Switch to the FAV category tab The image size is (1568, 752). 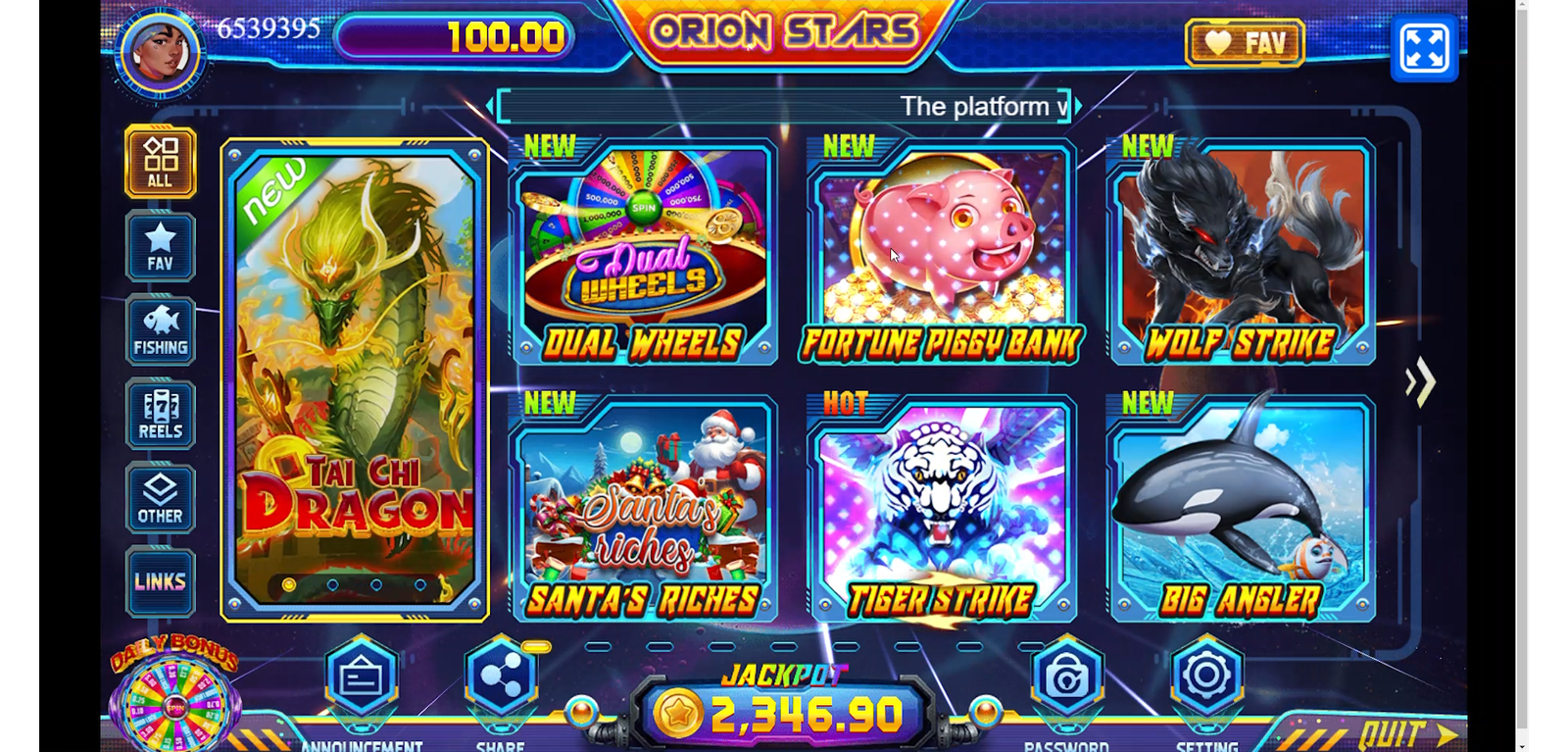tap(160, 247)
